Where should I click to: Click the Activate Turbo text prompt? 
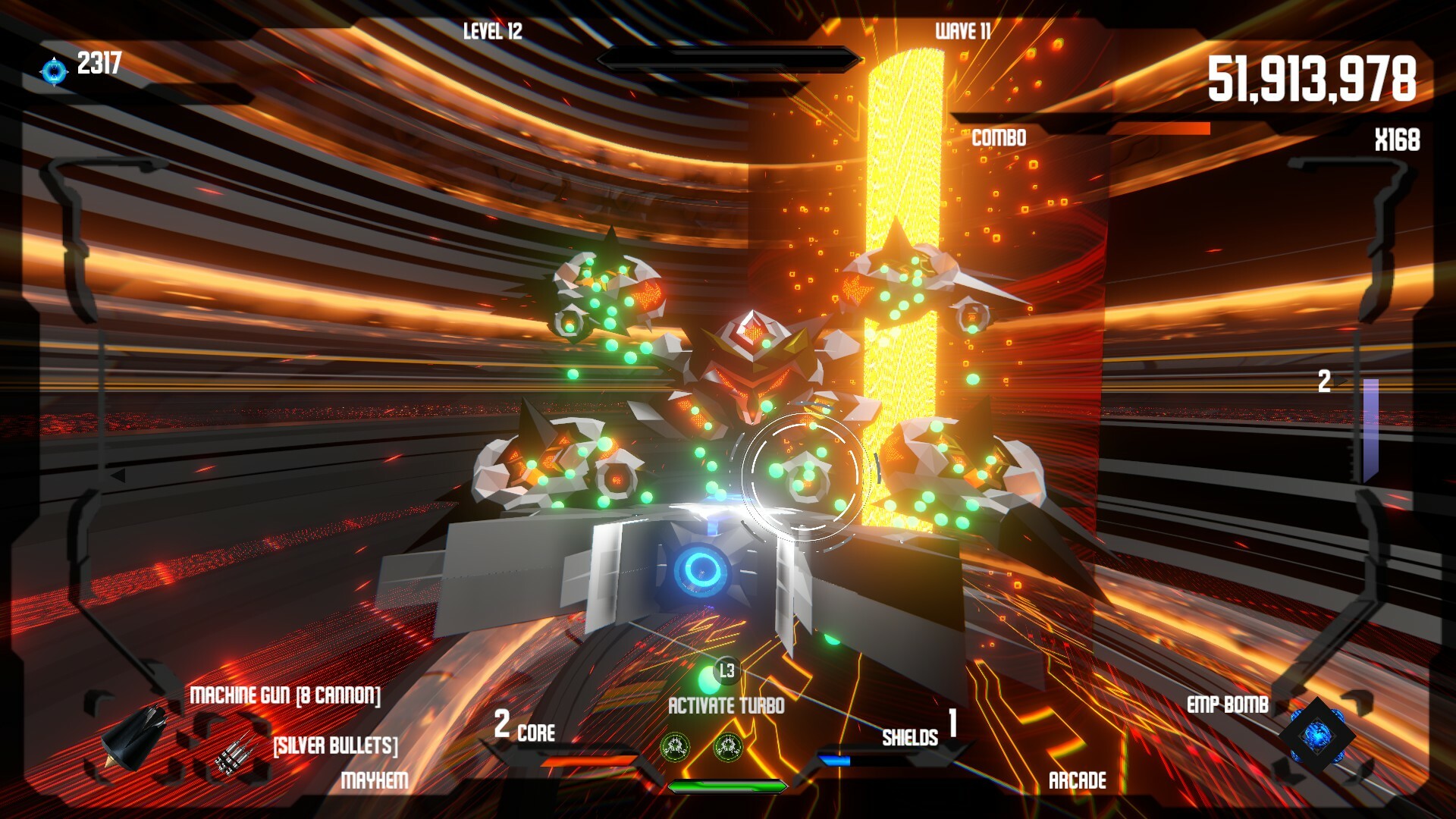click(x=726, y=705)
